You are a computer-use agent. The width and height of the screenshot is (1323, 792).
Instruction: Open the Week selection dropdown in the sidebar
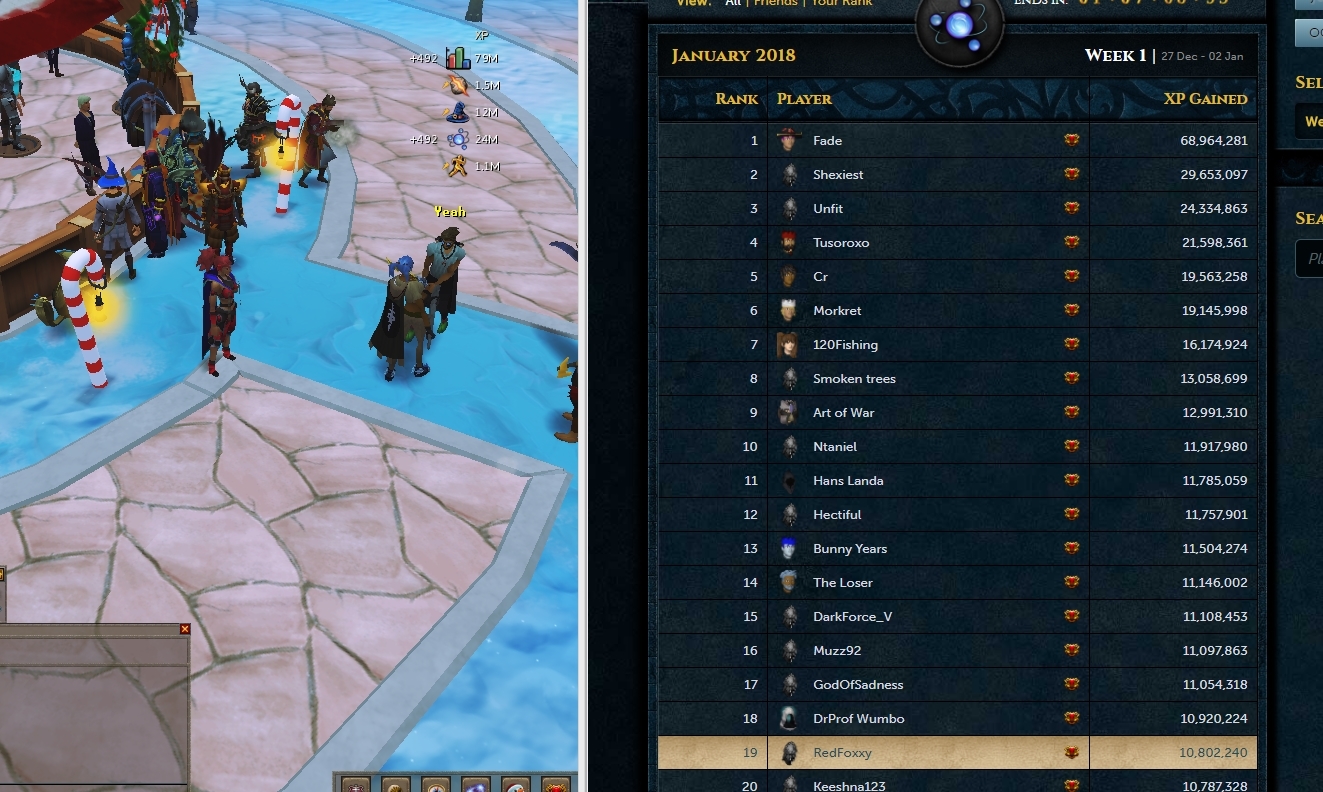[1312, 121]
